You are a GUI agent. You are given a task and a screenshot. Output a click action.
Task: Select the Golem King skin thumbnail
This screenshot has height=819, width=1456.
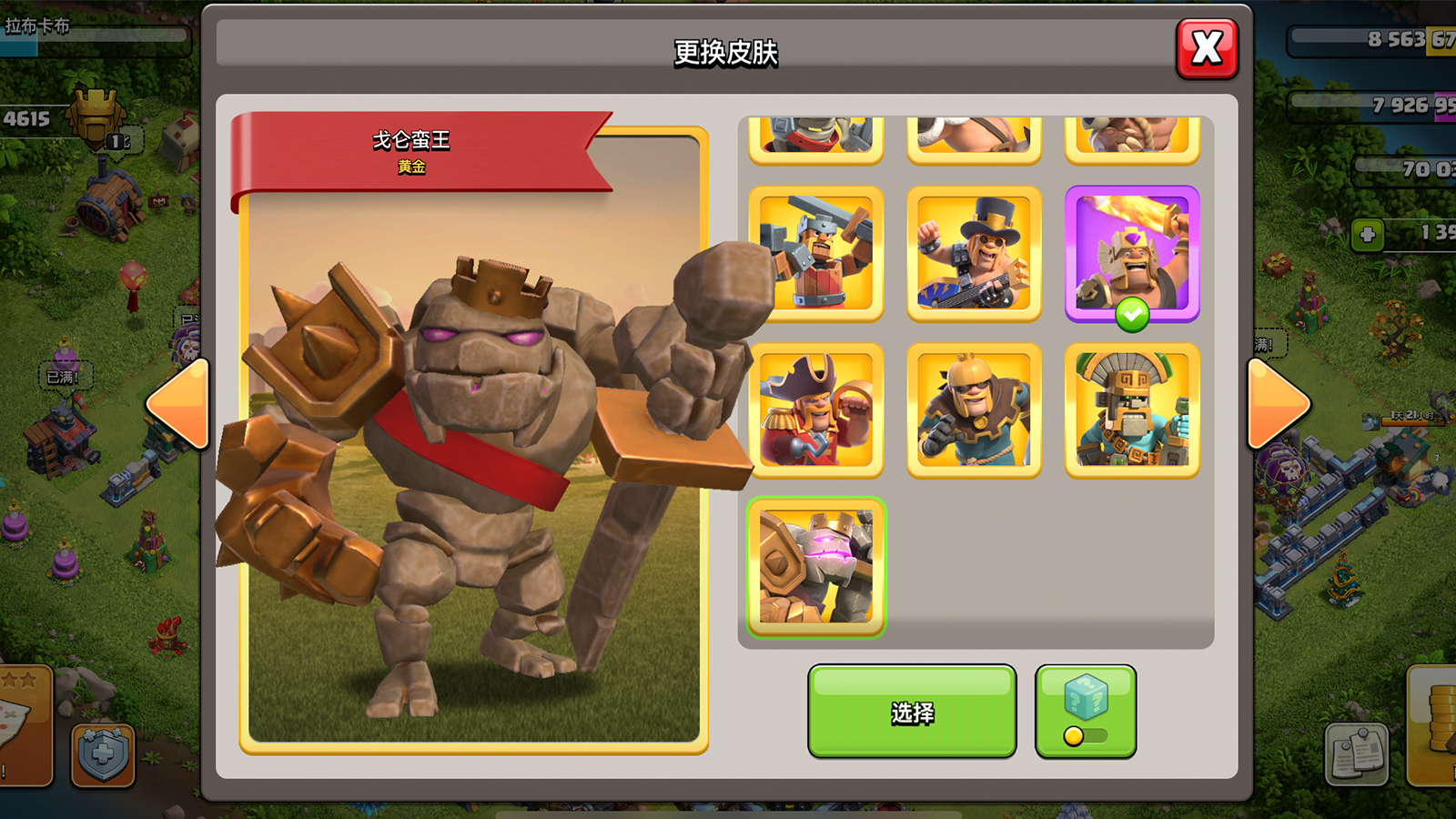pos(816,566)
